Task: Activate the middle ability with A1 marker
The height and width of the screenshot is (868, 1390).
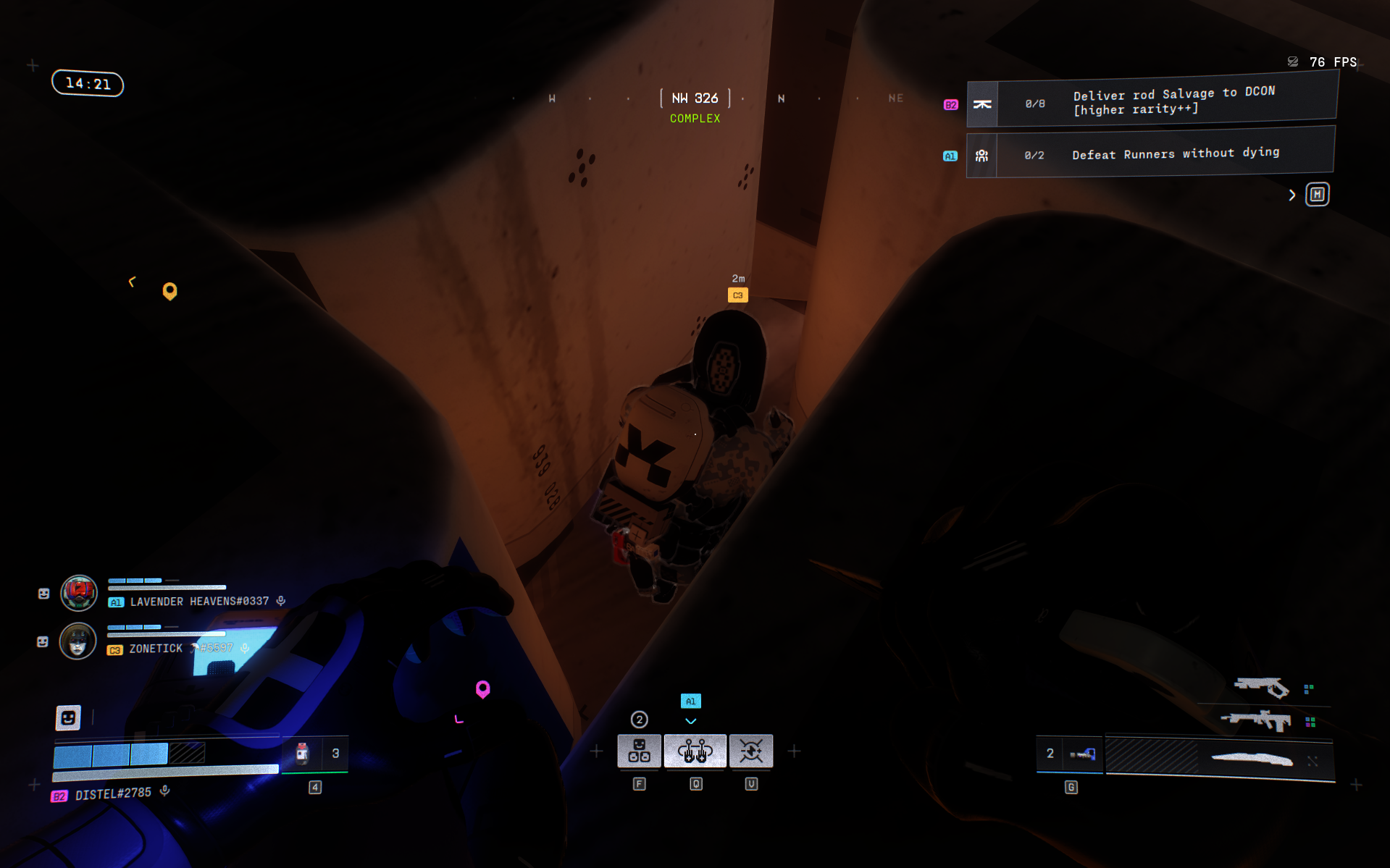Action: 695,751
